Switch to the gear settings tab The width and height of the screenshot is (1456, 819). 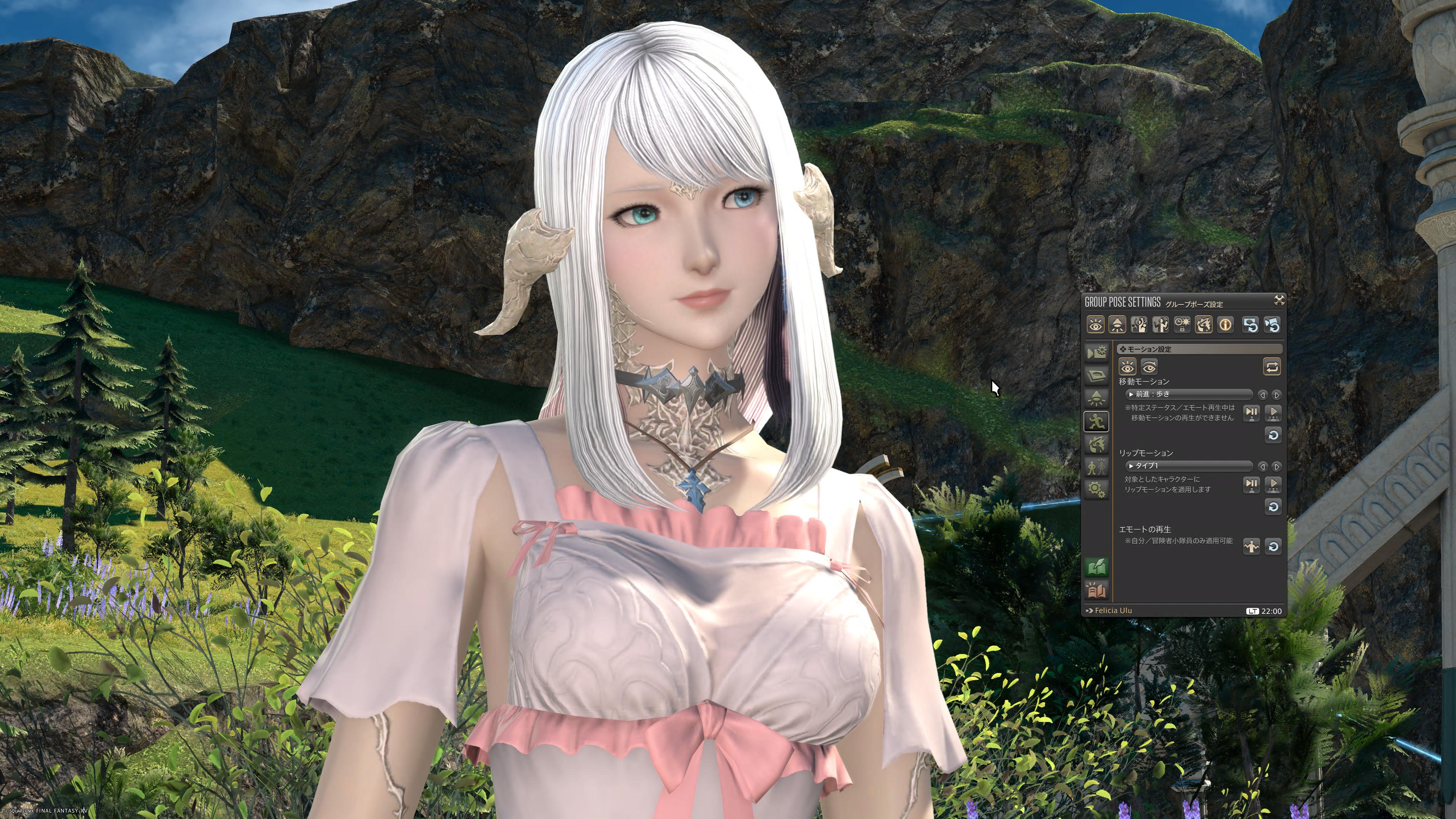click(1096, 490)
